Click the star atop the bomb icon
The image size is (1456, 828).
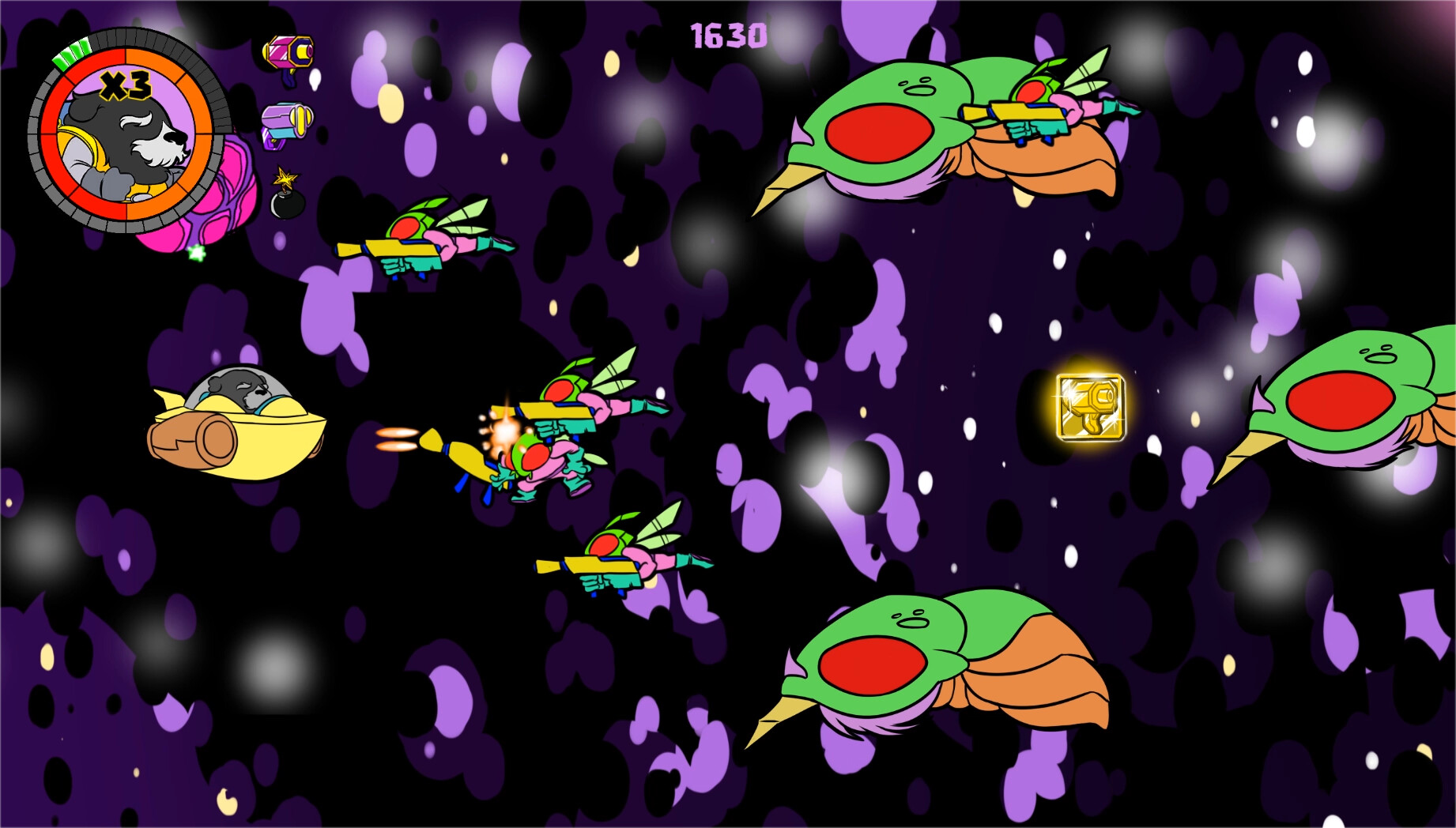[285, 175]
